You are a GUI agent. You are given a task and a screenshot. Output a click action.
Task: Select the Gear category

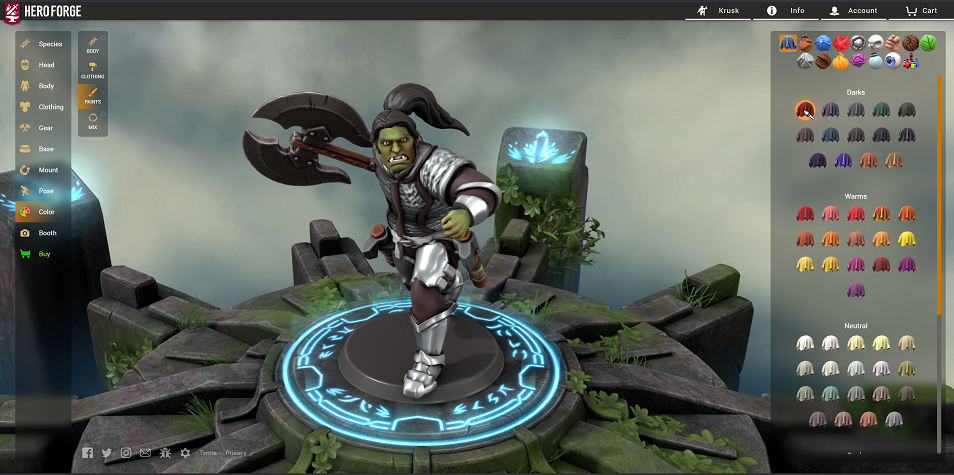coord(42,128)
